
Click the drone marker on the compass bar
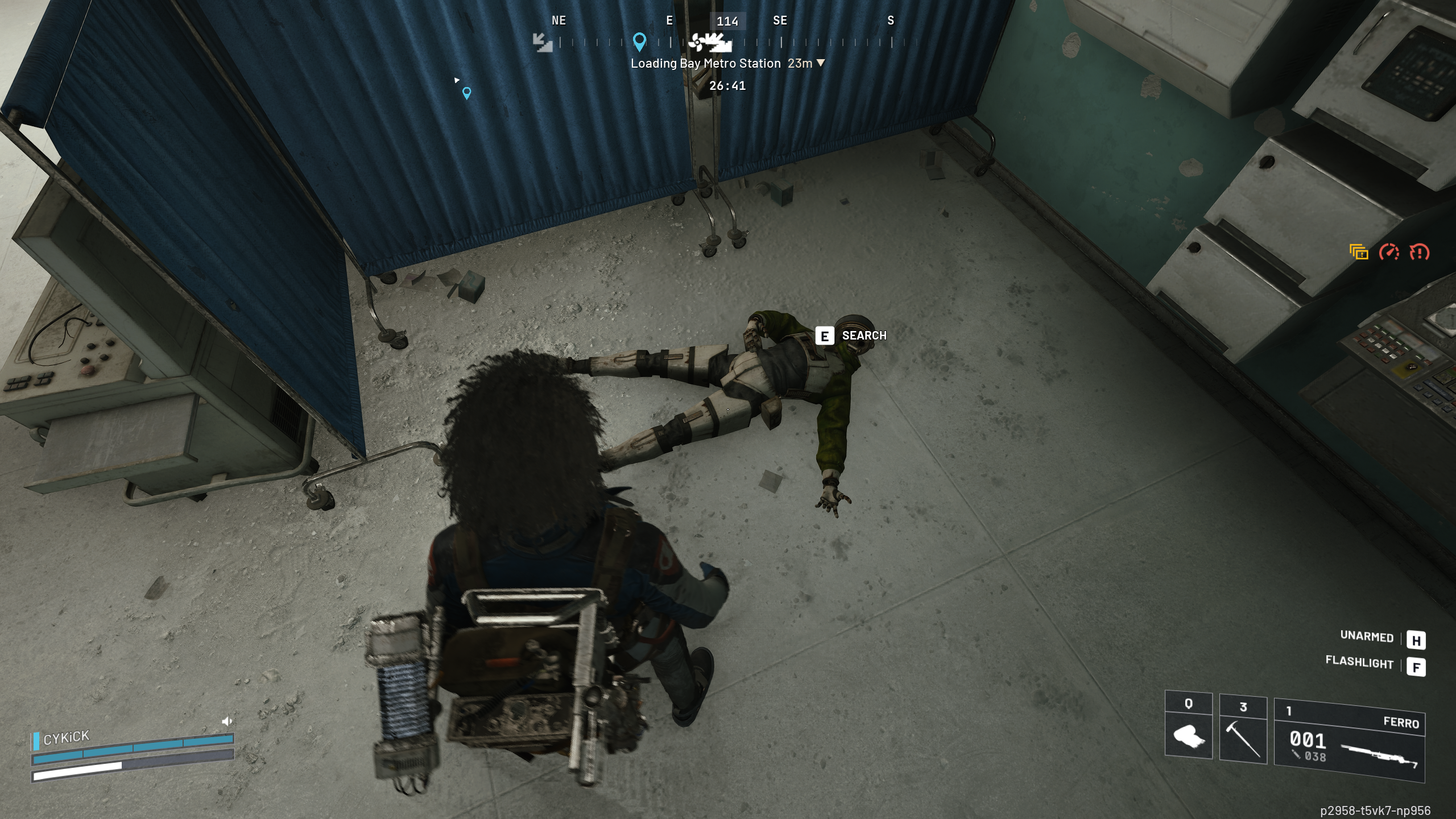(697, 42)
